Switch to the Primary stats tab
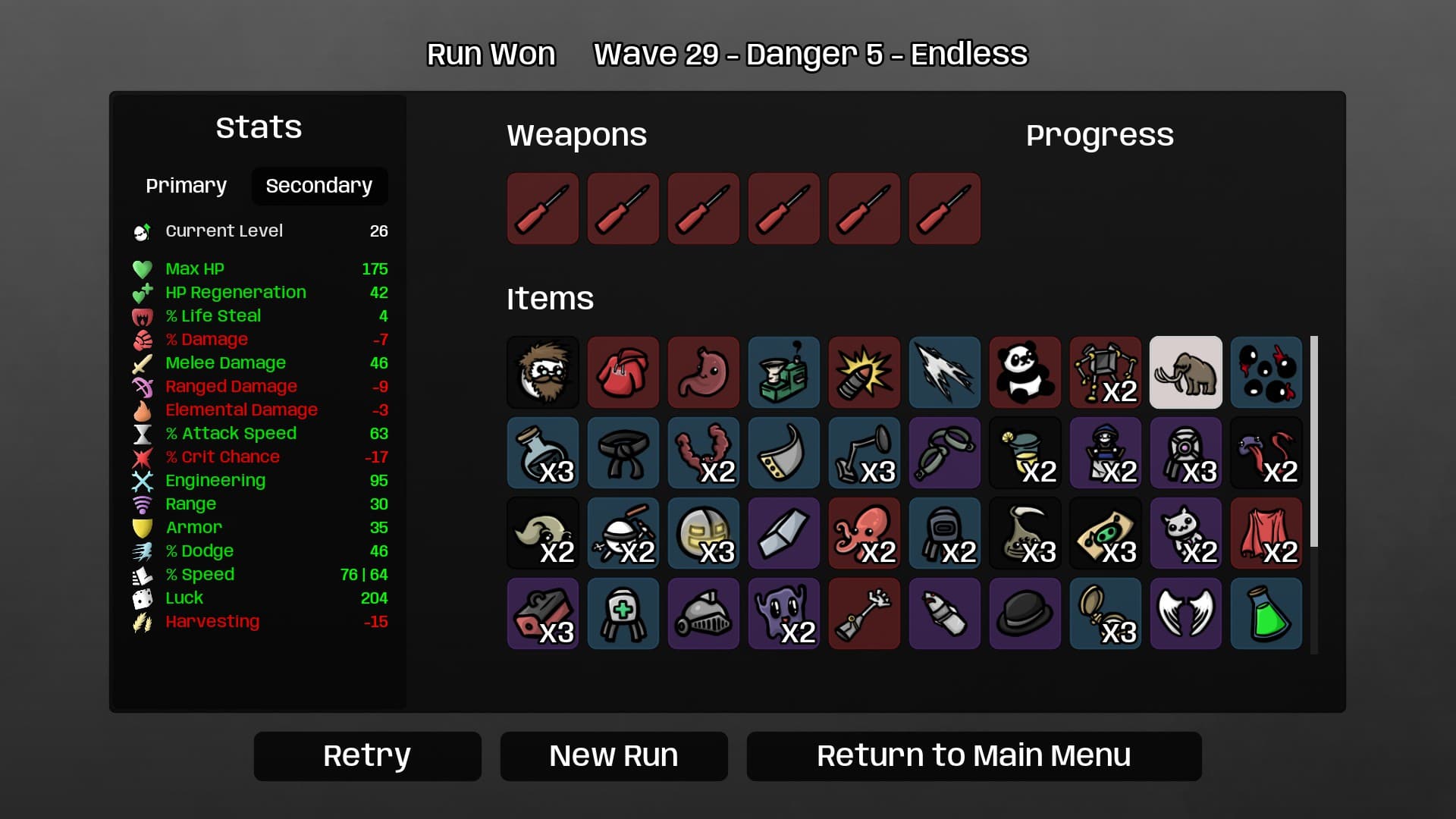This screenshot has height=819, width=1456. 186,186
